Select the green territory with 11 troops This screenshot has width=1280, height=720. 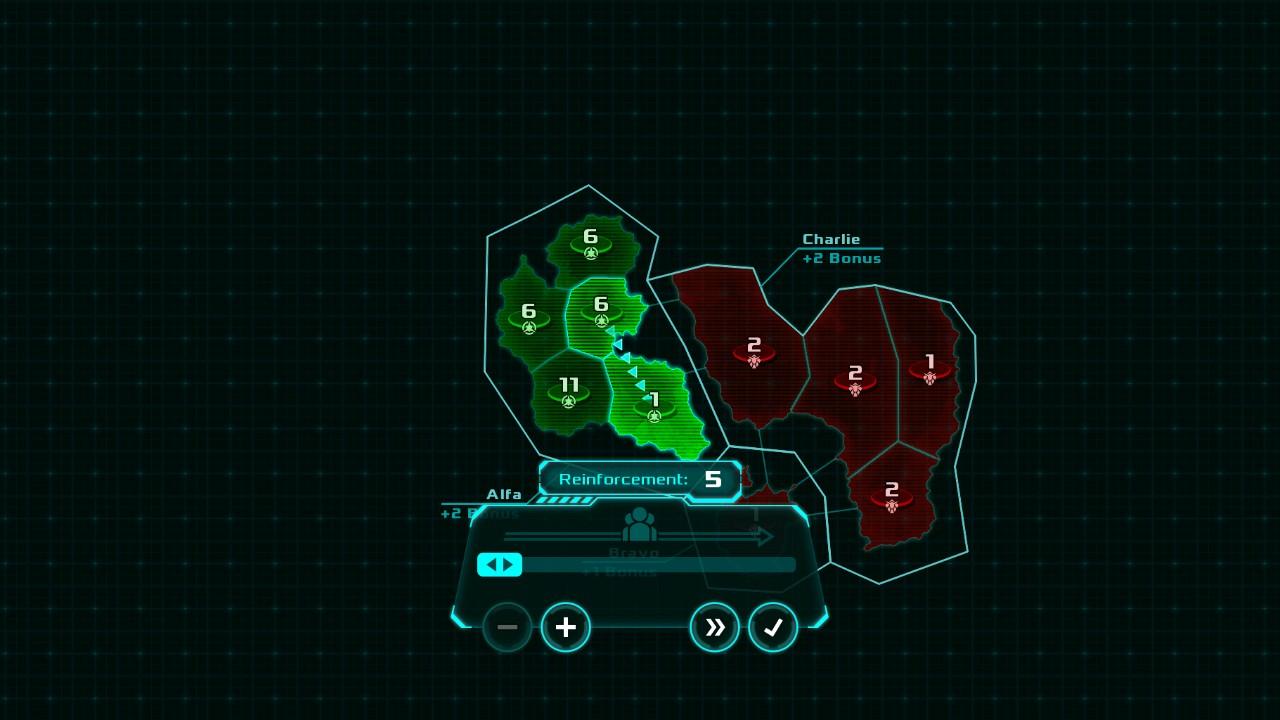(566, 391)
